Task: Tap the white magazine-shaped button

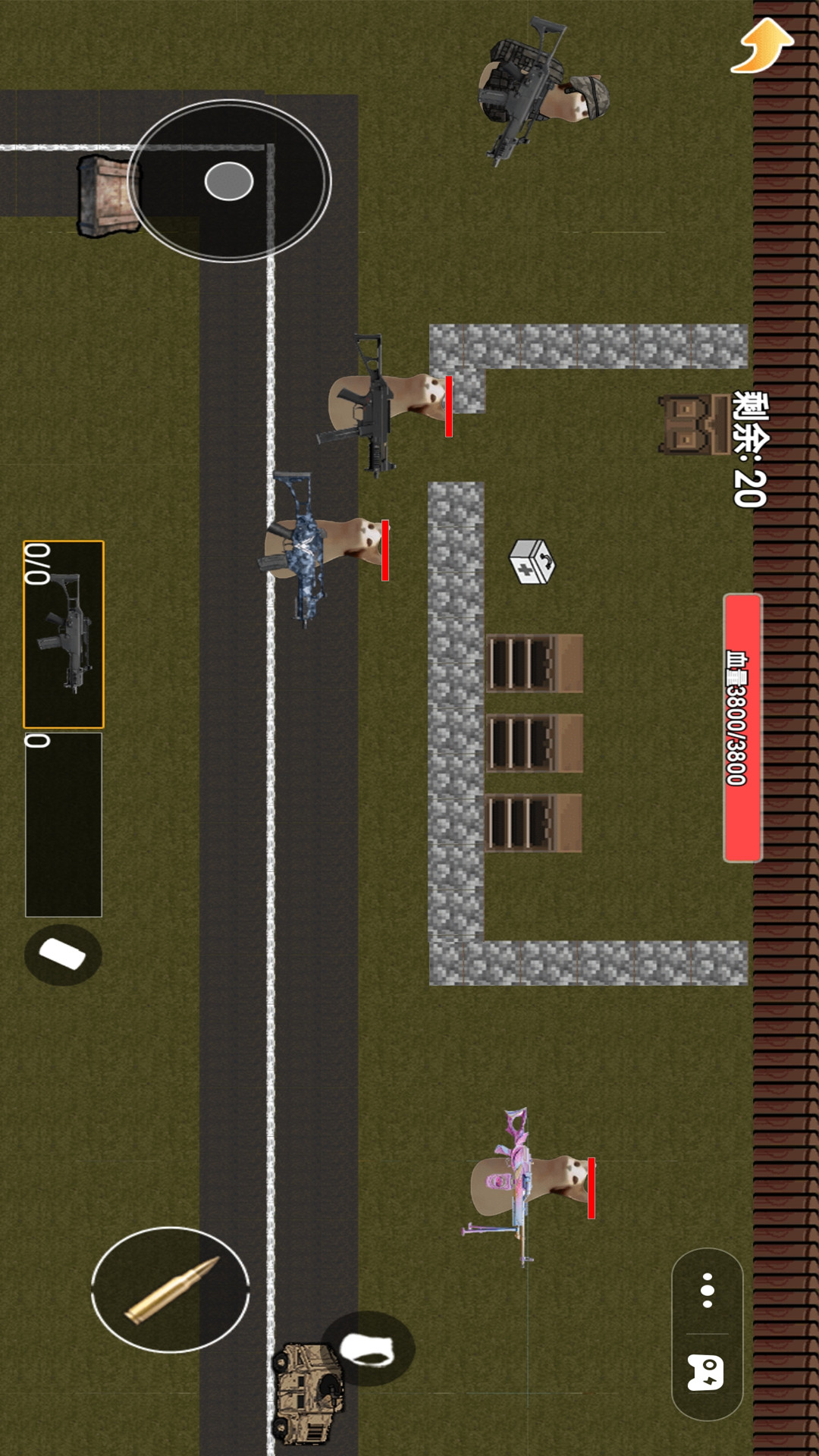Action: pos(63,955)
